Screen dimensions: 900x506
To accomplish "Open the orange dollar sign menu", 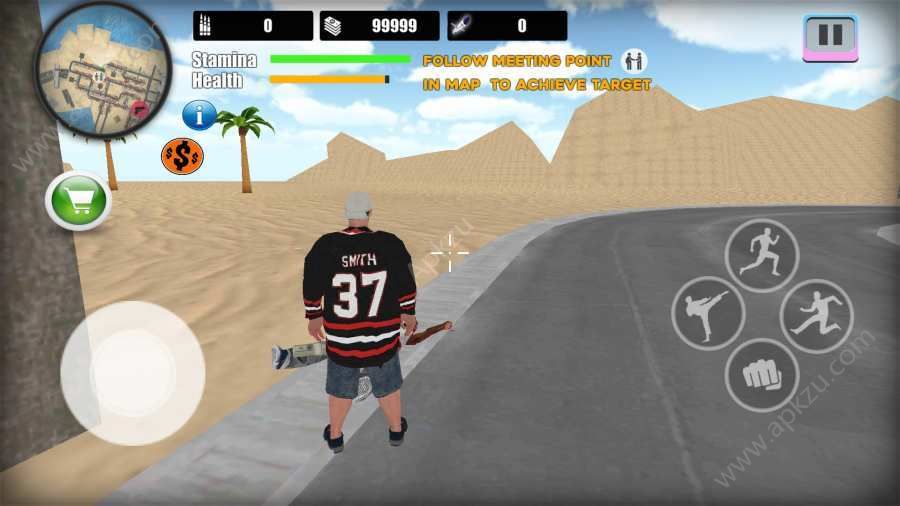I will click(182, 155).
